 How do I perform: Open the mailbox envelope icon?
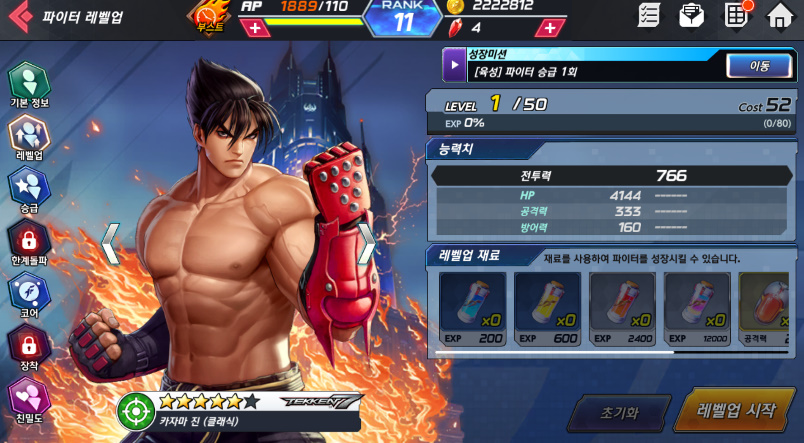691,15
